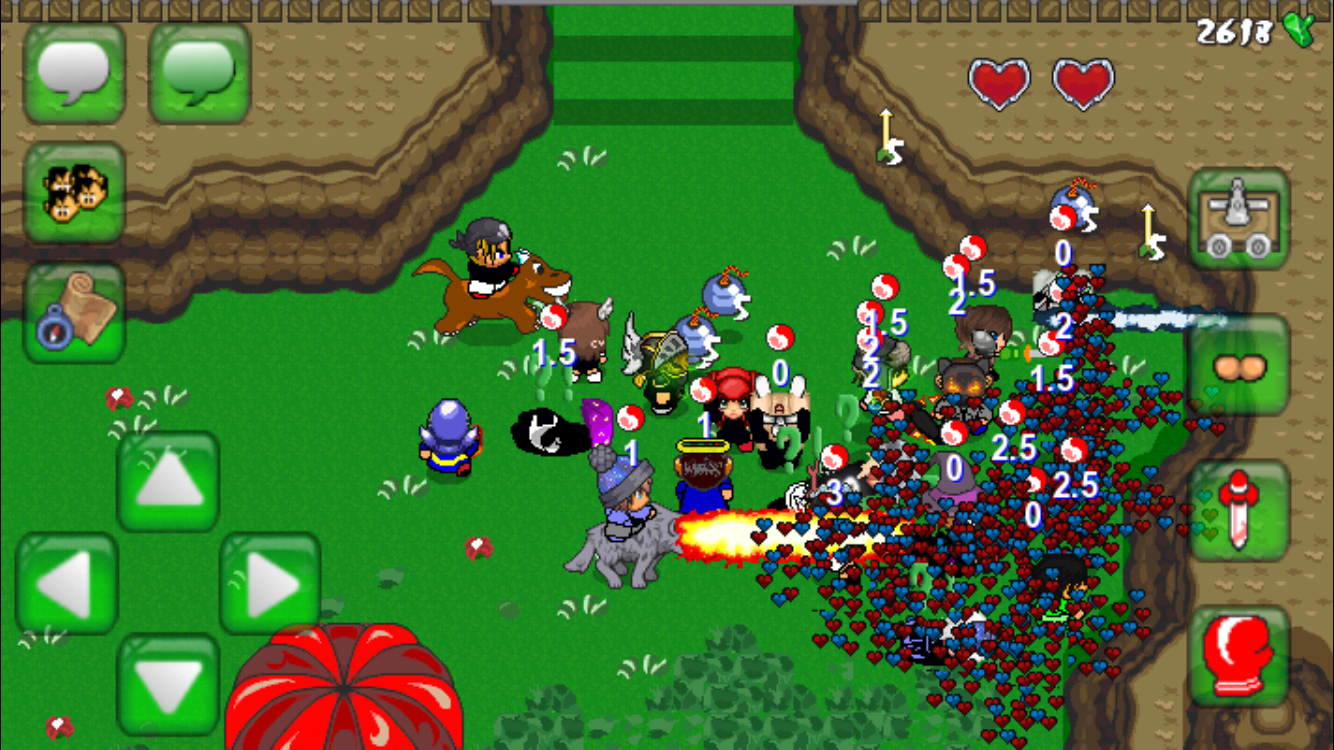Screen dimensions: 1334x750
Task: Open the map scroll and compass
Action: (x=75, y=312)
